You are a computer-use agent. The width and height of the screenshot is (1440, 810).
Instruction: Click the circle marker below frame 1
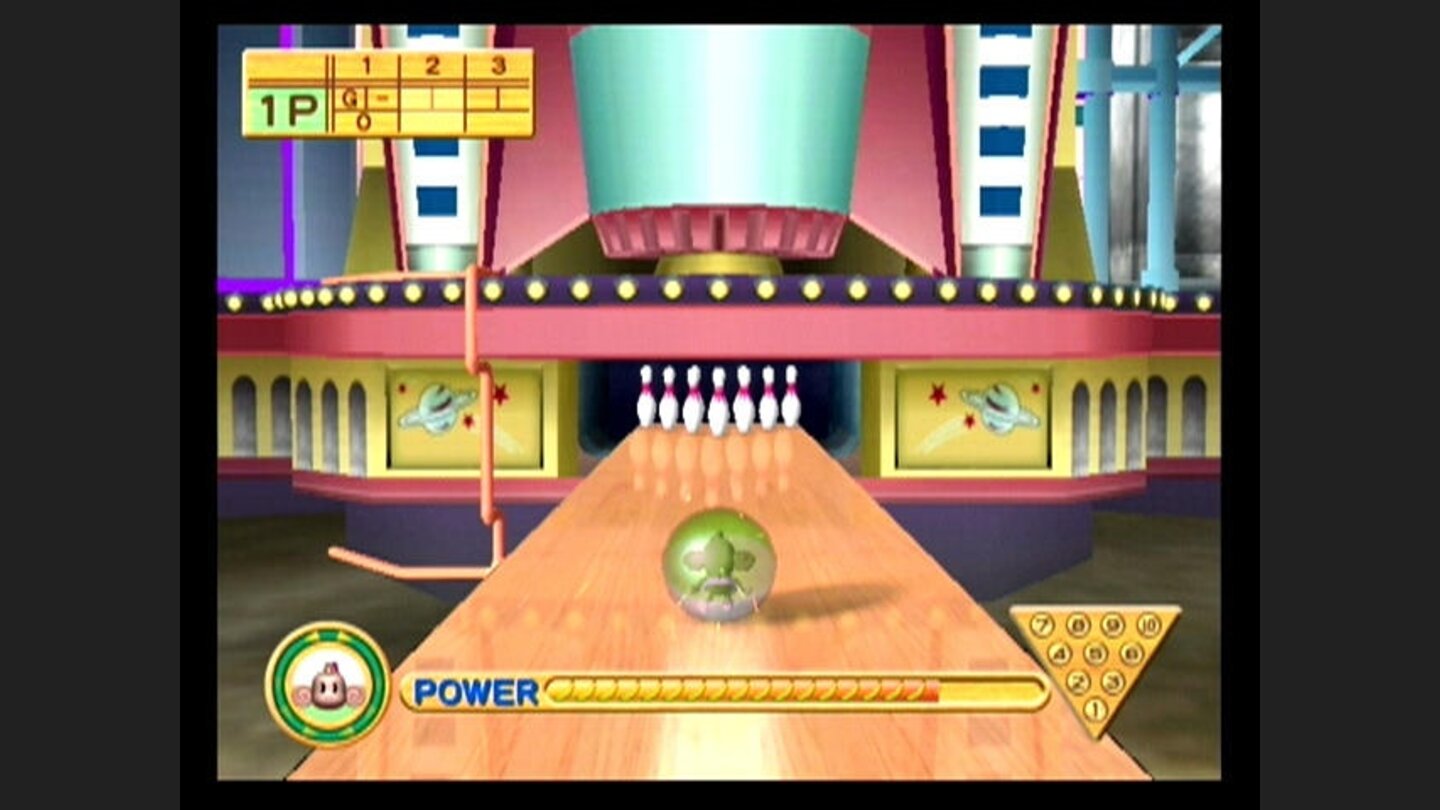[x=365, y=119]
